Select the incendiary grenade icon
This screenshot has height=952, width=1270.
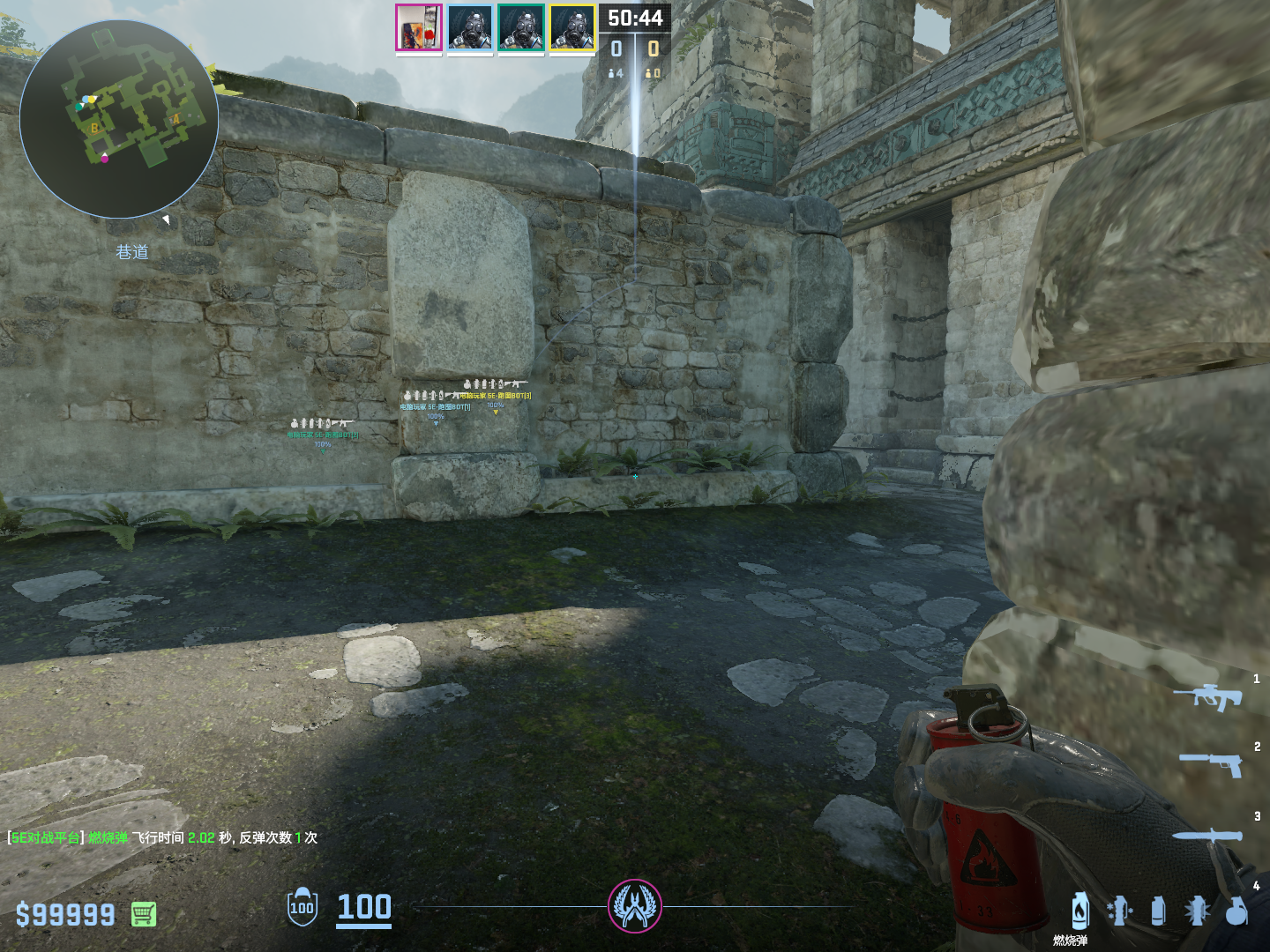coord(1079,911)
